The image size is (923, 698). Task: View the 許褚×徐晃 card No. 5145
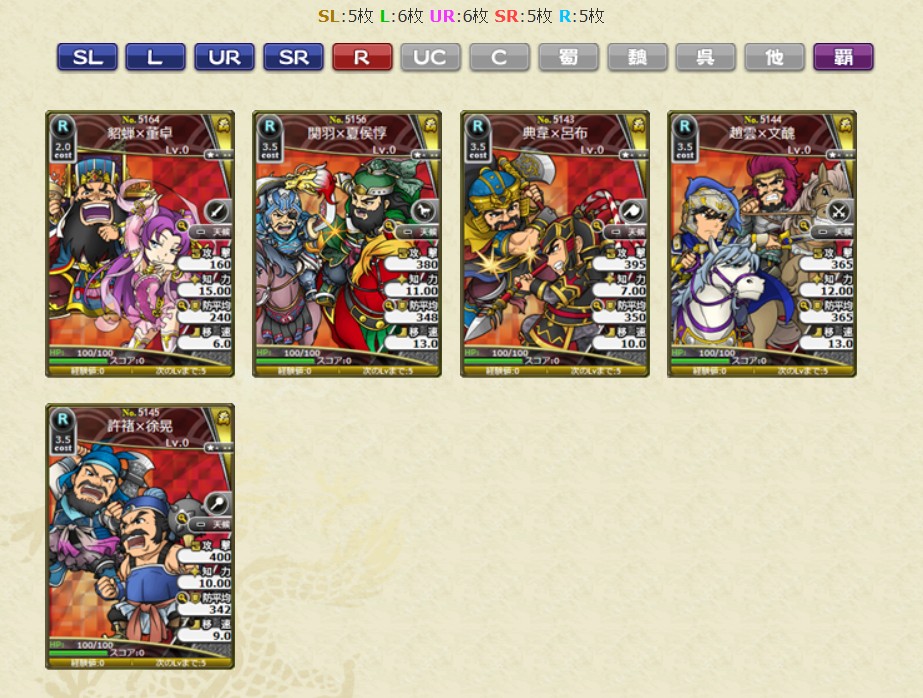pos(140,536)
